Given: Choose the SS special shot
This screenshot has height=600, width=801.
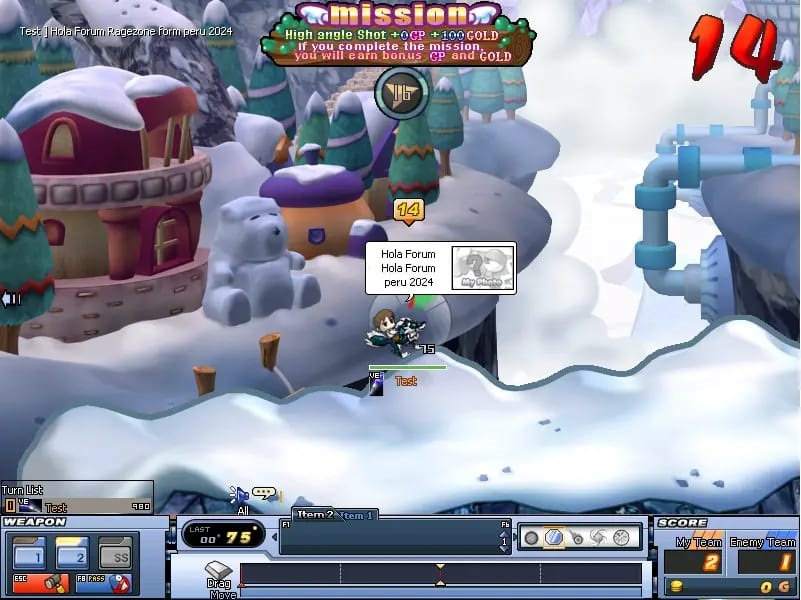Looking at the screenshot, I should (x=121, y=555).
